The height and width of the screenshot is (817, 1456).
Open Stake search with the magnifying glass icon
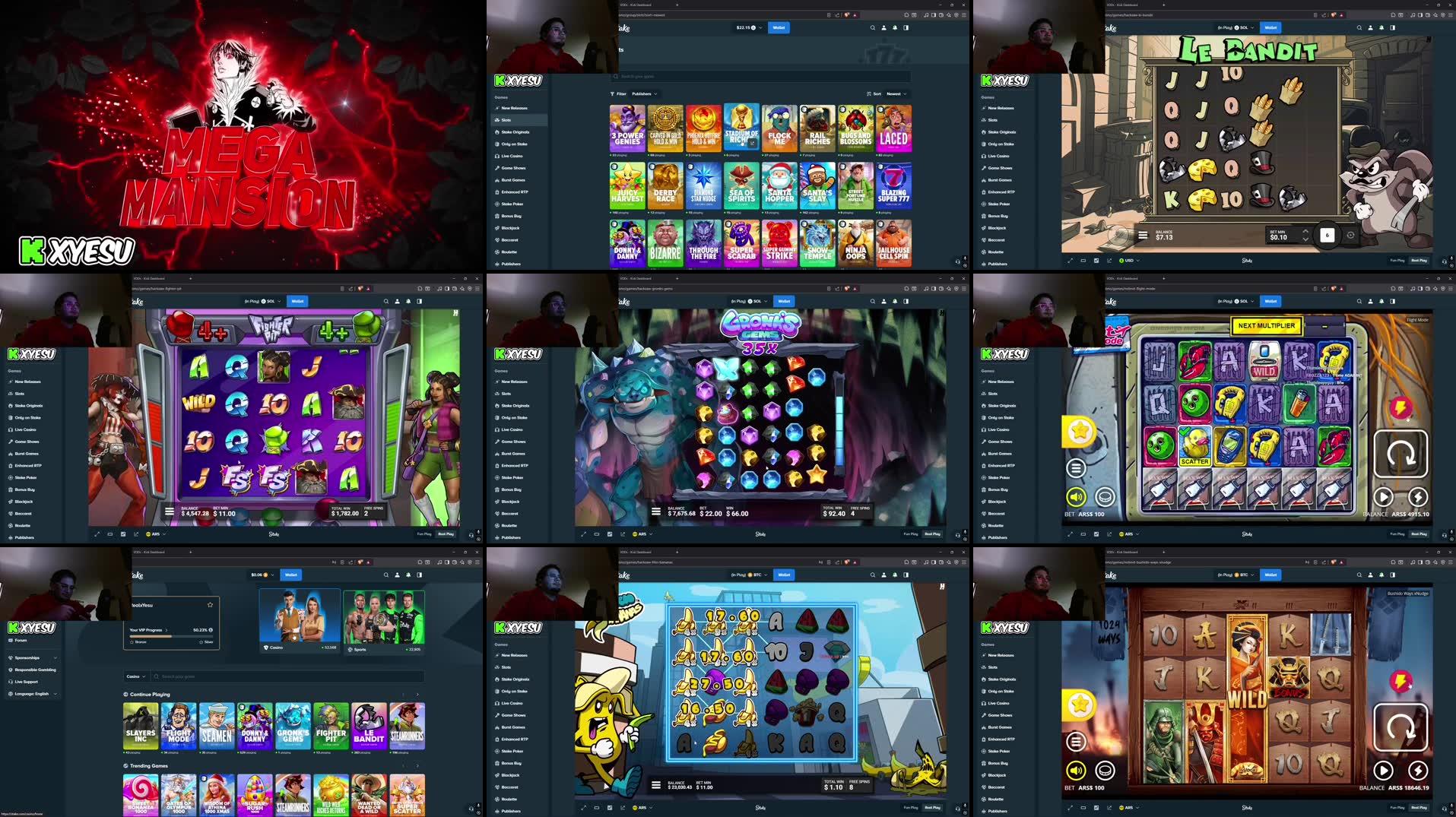(x=872, y=27)
